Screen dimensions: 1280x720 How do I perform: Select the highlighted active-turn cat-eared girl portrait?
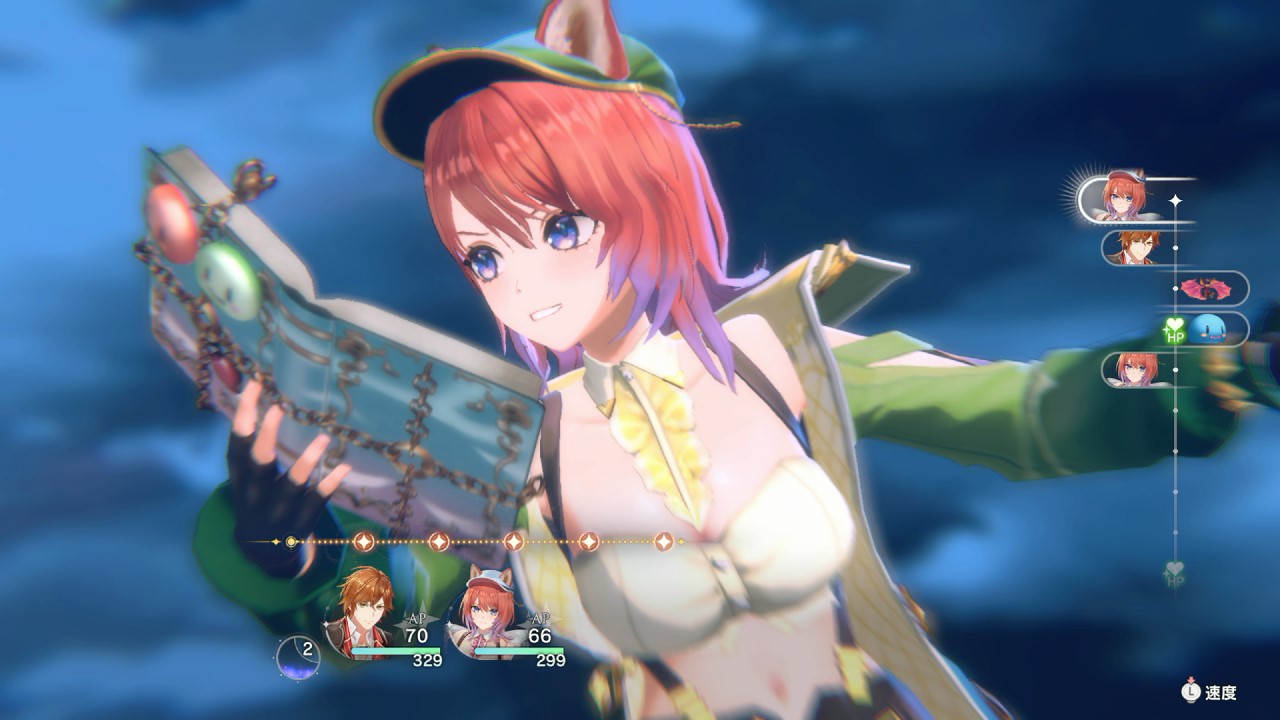[1126, 199]
